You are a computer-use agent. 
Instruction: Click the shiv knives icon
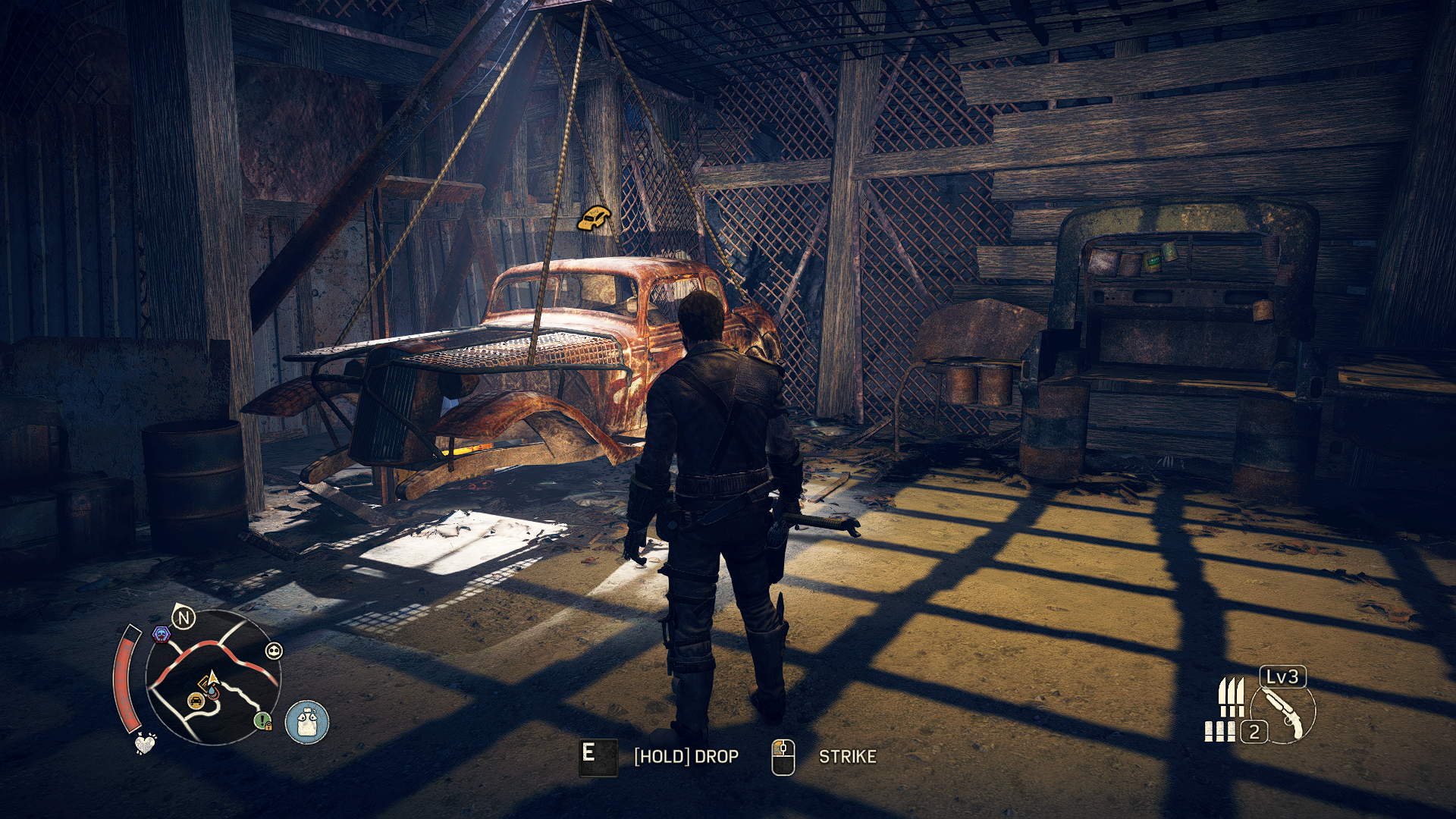pyautogui.click(x=1231, y=698)
